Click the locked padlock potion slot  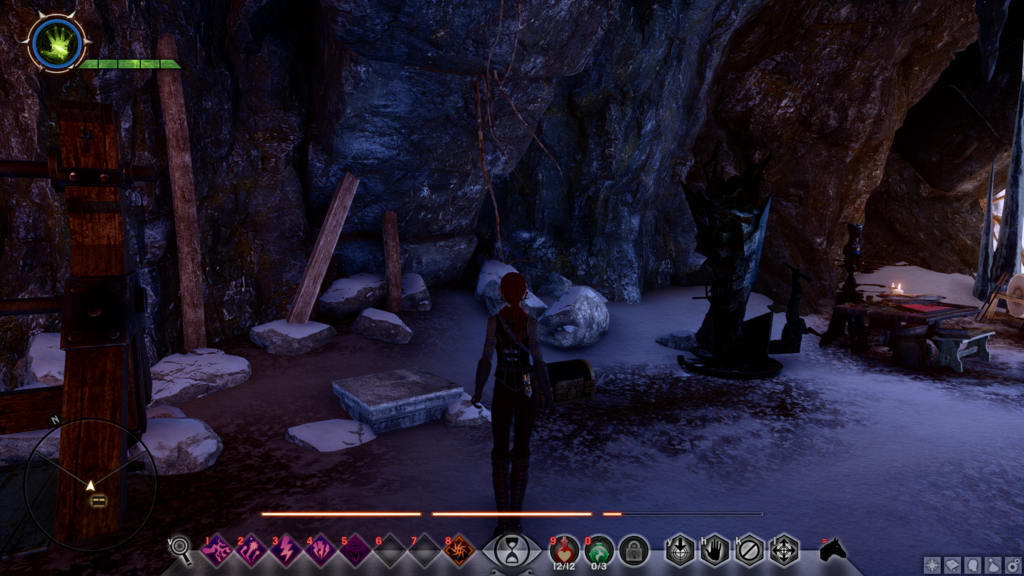coord(633,549)
